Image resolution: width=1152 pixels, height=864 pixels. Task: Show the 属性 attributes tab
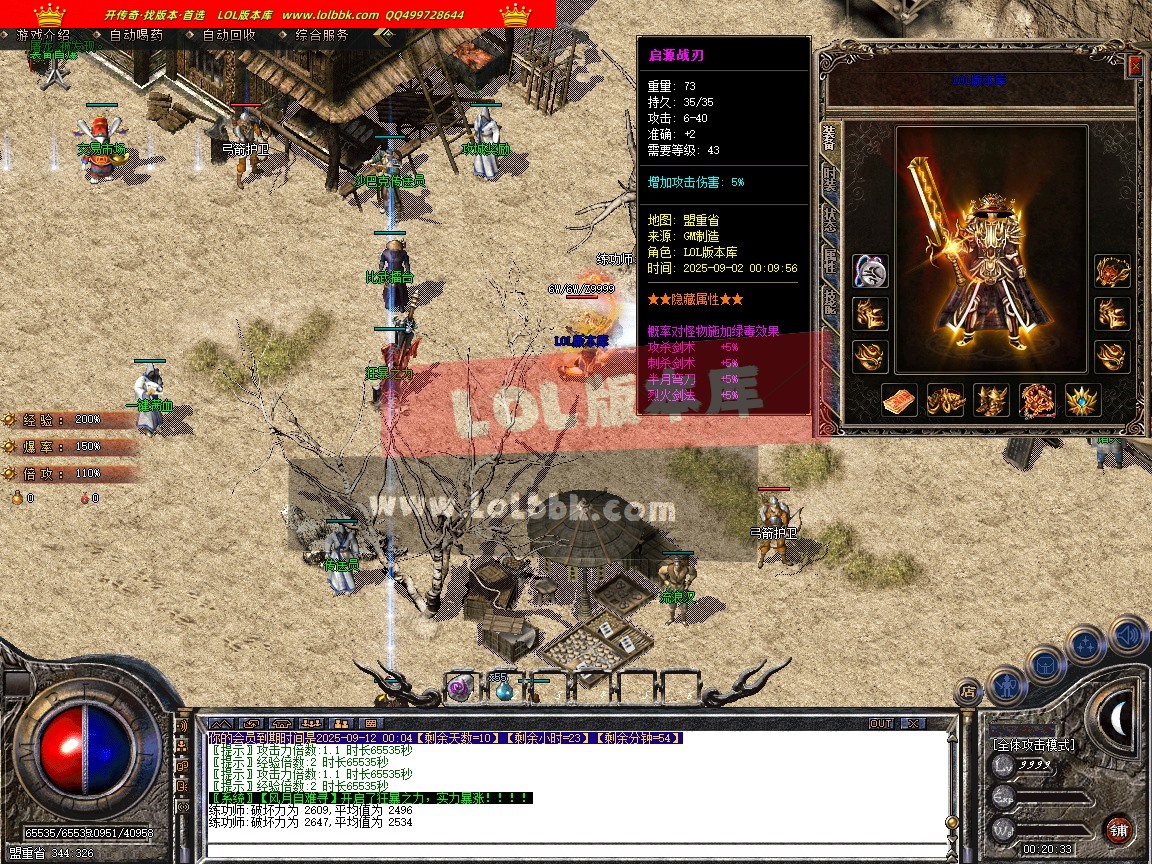tap(829, 261)
